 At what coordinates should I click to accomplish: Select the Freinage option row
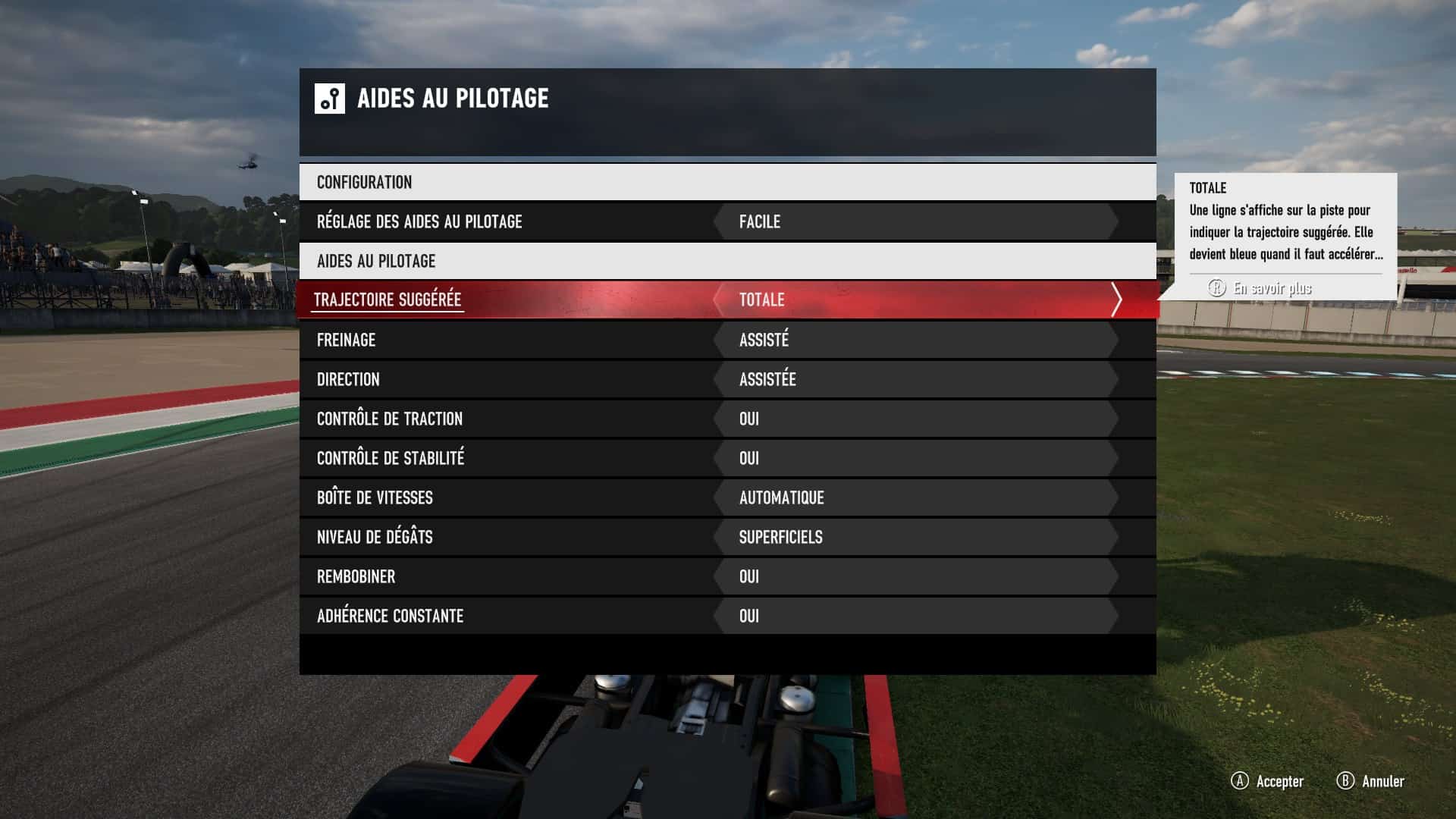point(347,340)
